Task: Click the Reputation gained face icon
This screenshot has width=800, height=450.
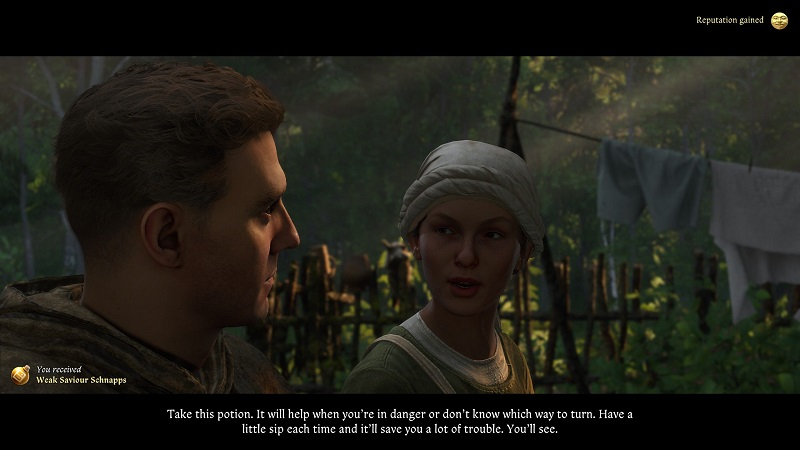Action: click(x=779, y=20)
